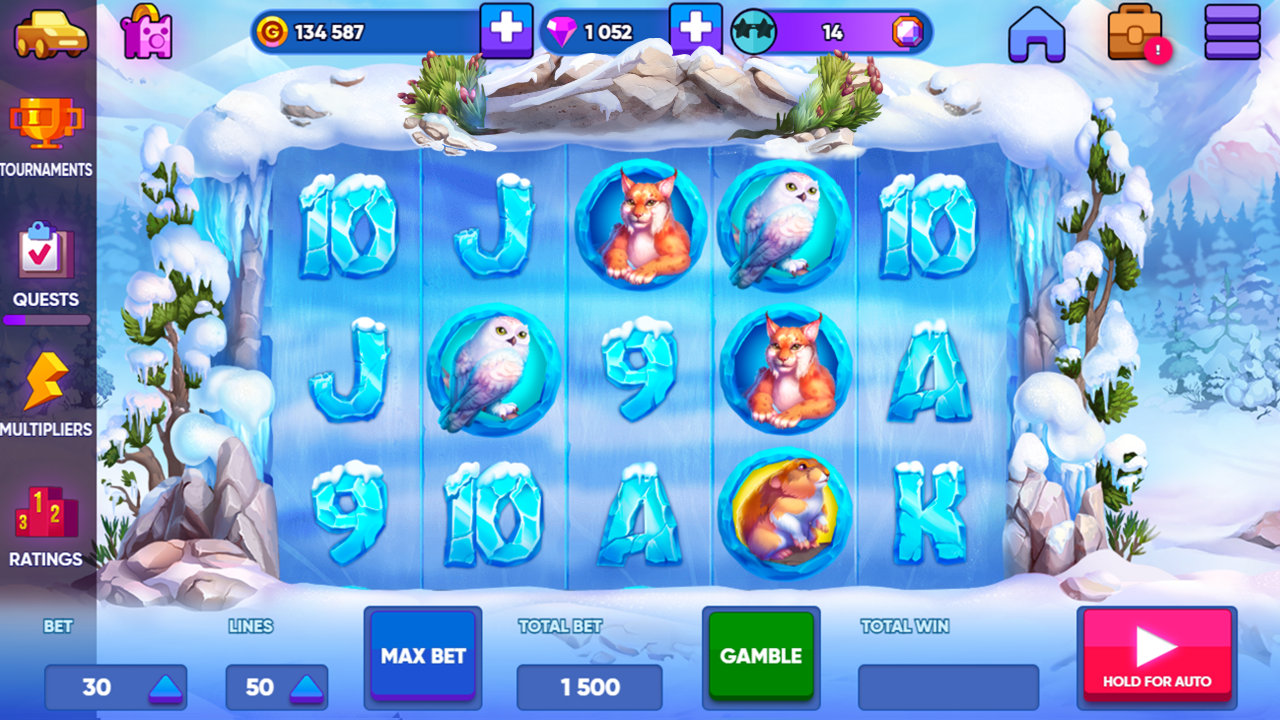Hit the green GAMBLE button
The image size is (1280, 720).
pos(761,656)
